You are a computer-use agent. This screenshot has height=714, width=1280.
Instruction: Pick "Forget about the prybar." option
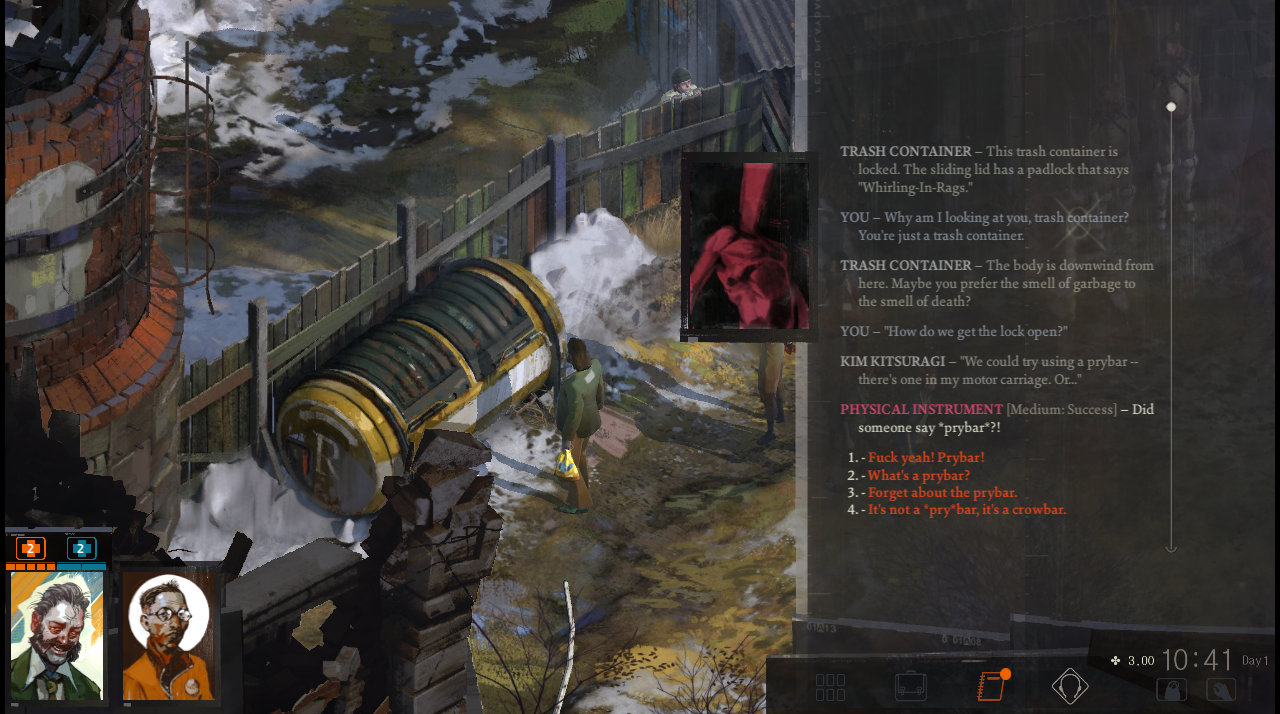tap(942, 492)
